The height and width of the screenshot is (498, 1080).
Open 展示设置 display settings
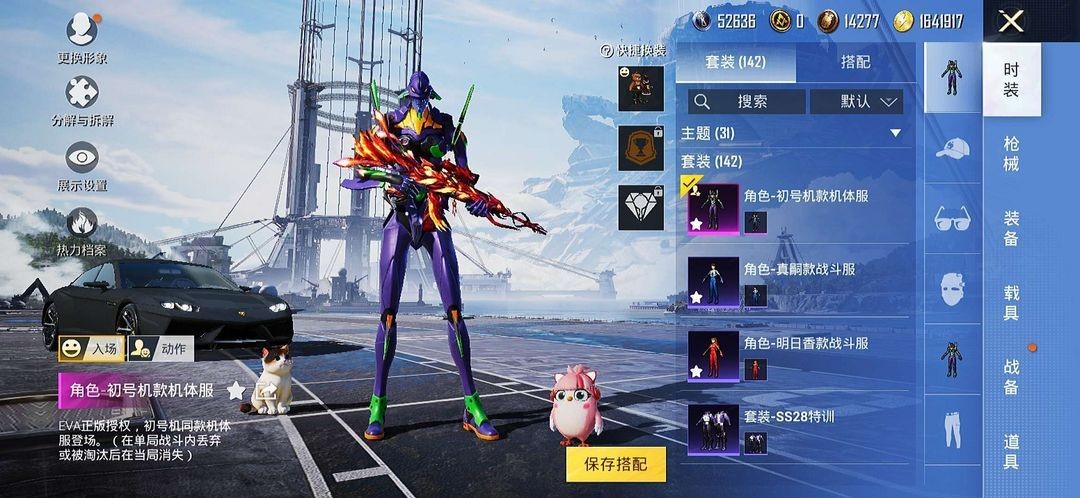coord(82,163)
